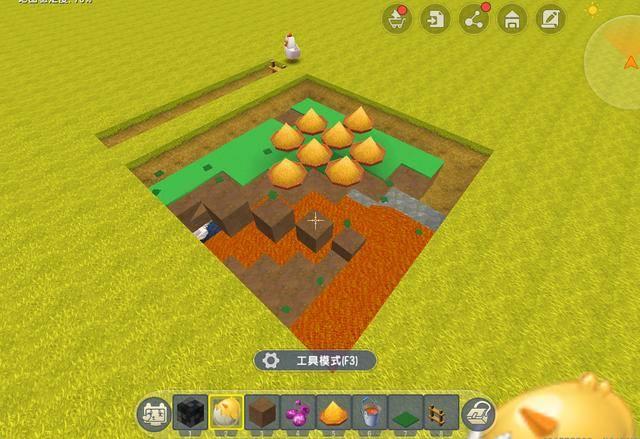Choose the brown dirt block slot
The width and height of the screenshot is (640, 439).
[262, 411]
